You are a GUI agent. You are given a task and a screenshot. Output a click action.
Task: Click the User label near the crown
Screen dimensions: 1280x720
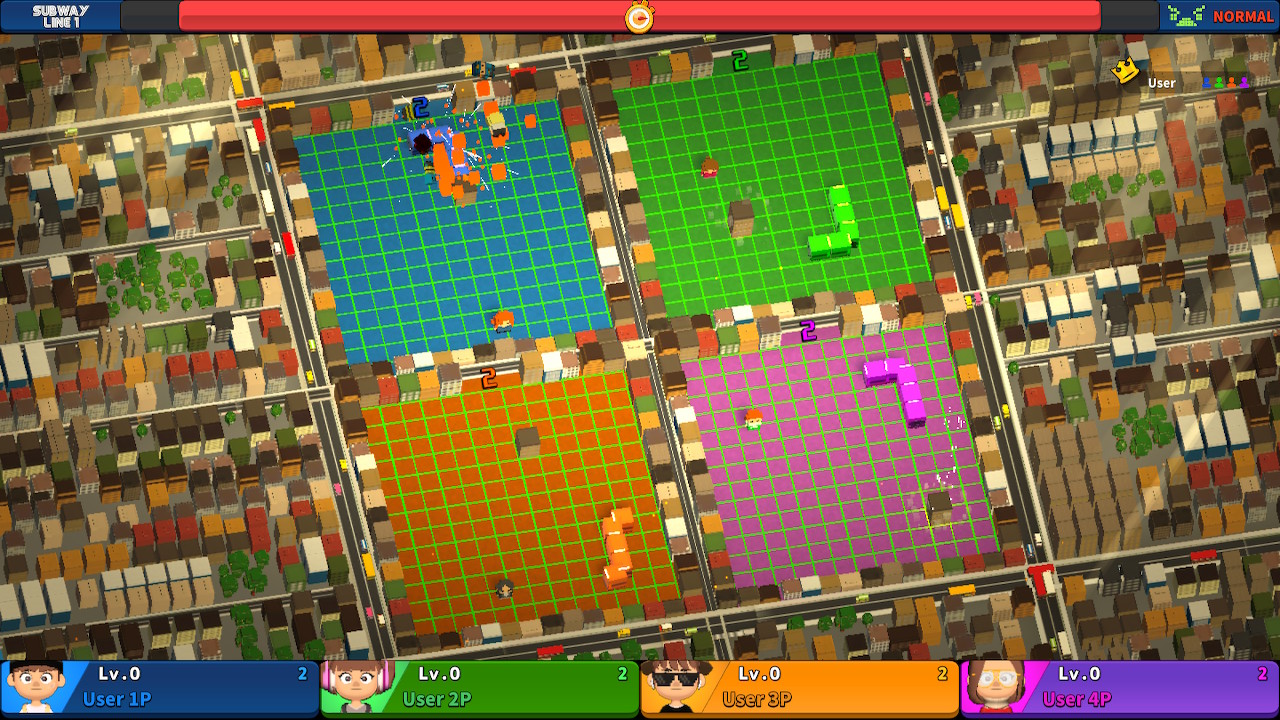pos(1160,83)
